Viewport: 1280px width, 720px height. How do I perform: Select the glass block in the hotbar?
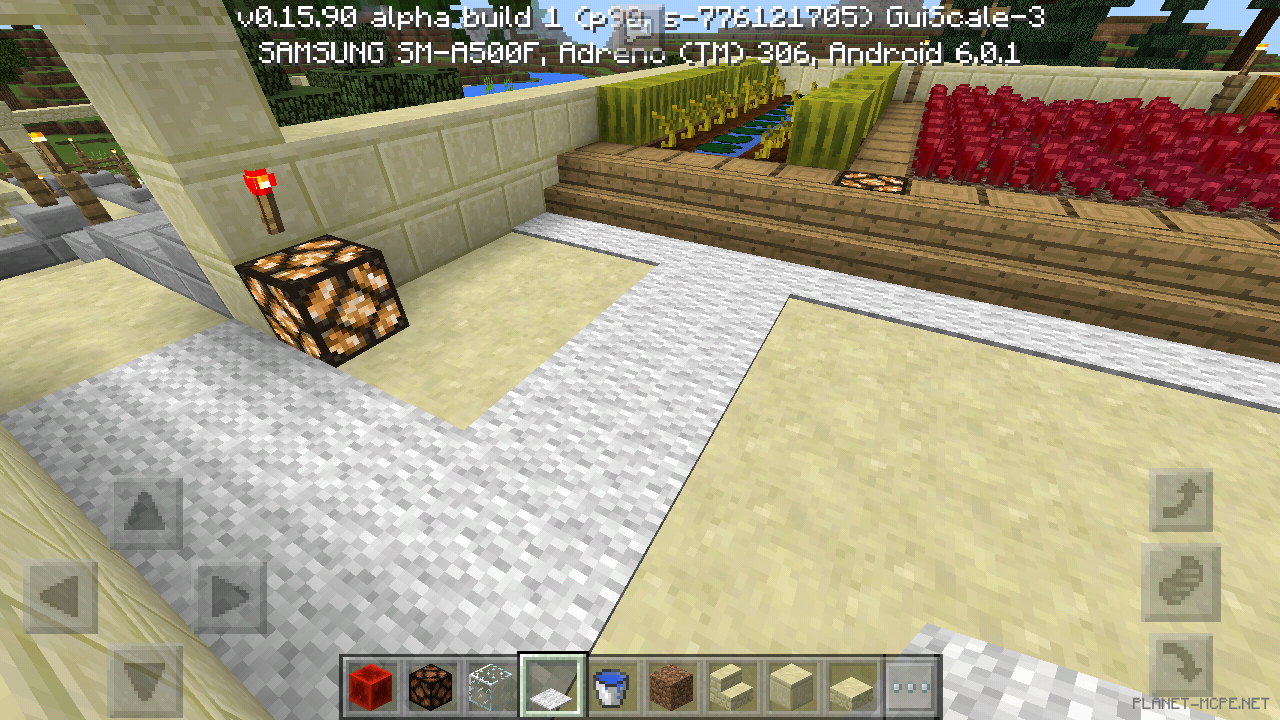click(491, 687)
